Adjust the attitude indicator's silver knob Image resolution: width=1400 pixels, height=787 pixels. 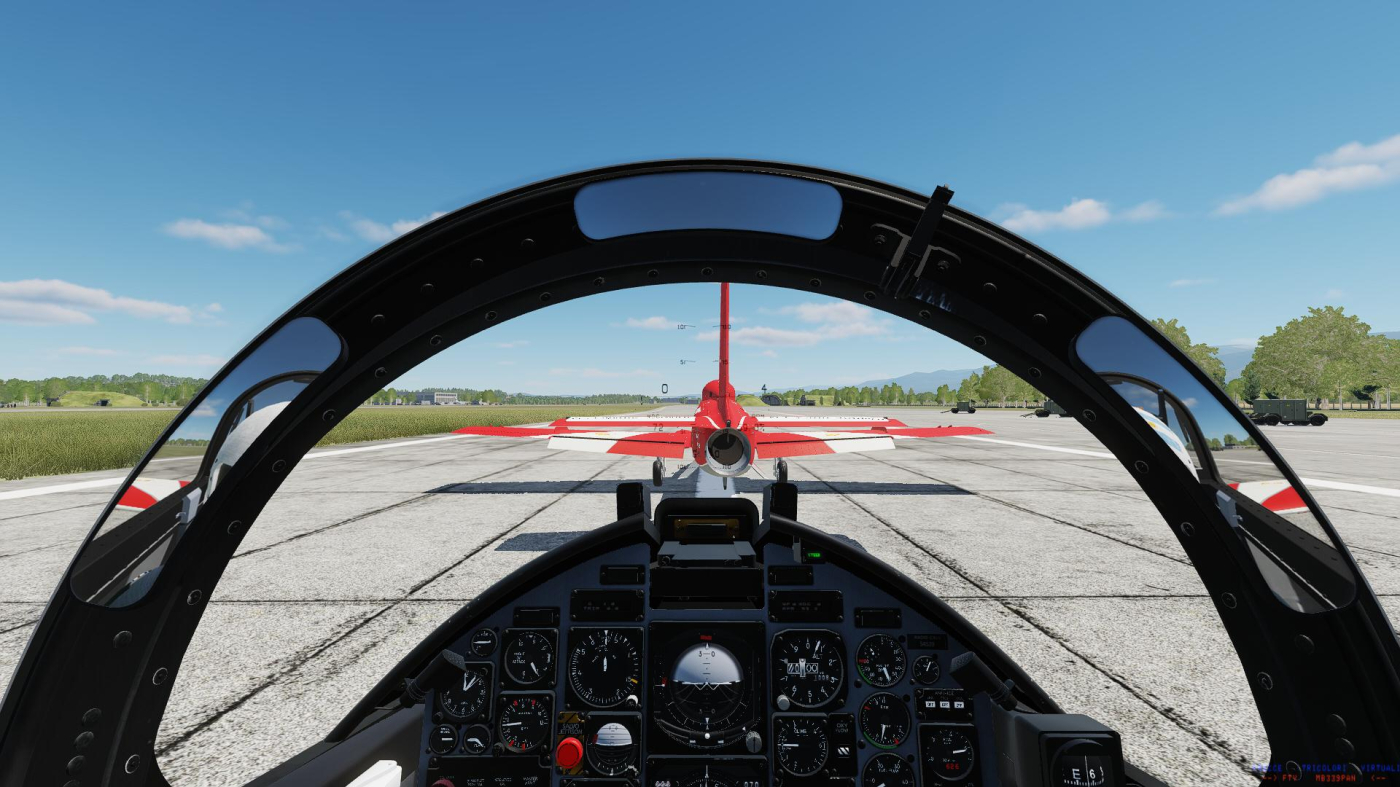752,741
